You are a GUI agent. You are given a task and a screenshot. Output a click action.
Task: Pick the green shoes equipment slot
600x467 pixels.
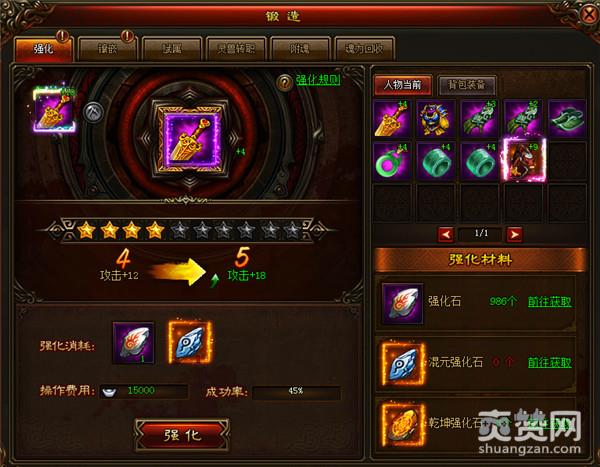565,120
